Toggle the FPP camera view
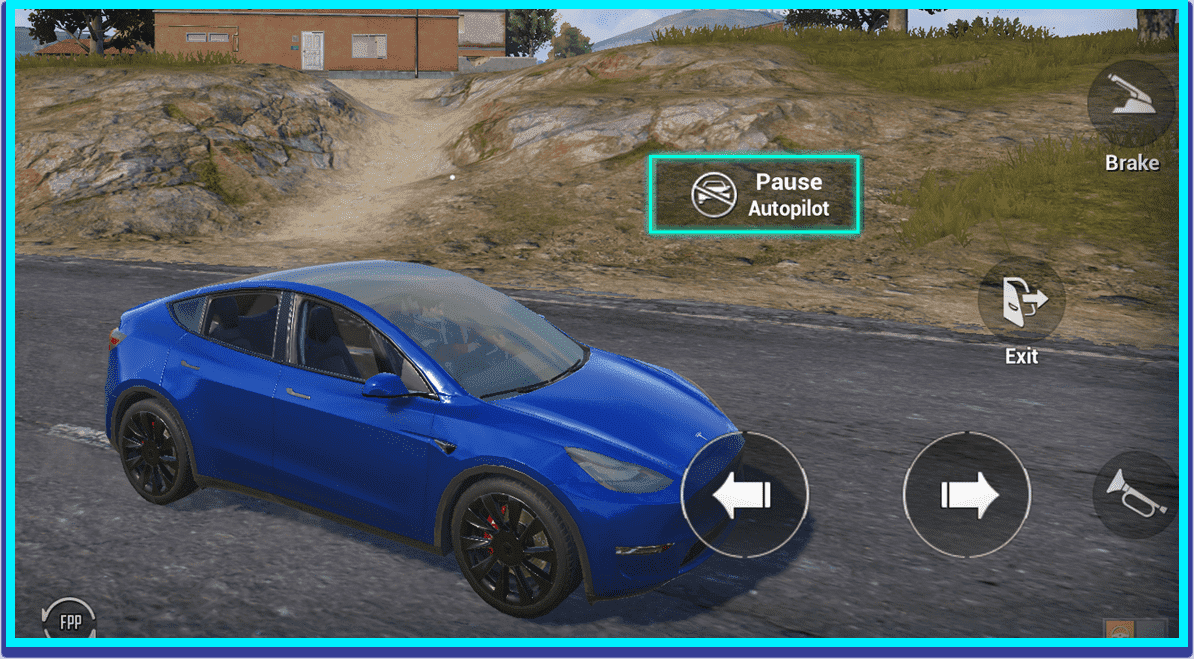 (70, 621)
